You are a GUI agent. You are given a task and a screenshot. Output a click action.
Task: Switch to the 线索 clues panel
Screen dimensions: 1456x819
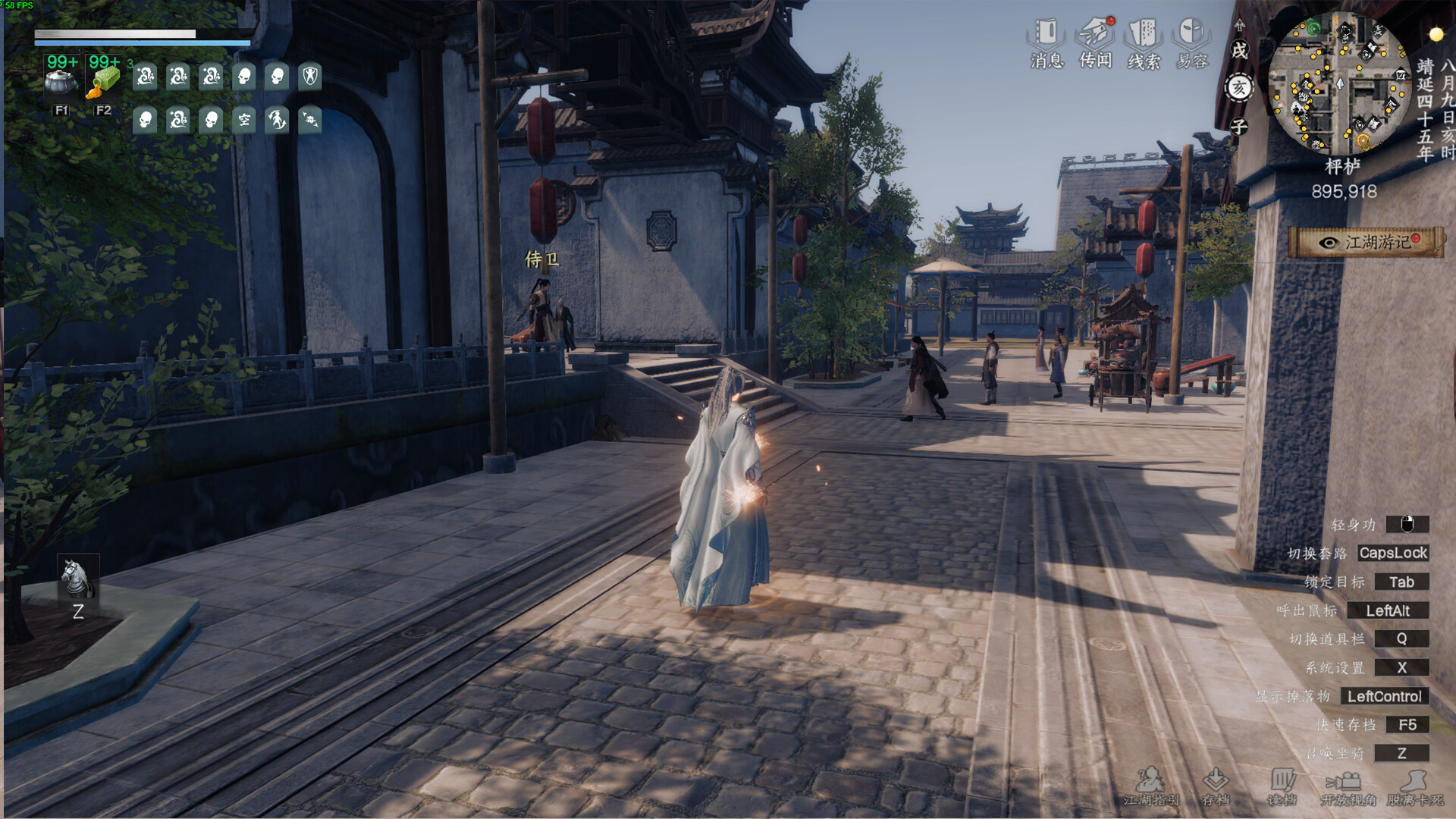point(1143,34)
